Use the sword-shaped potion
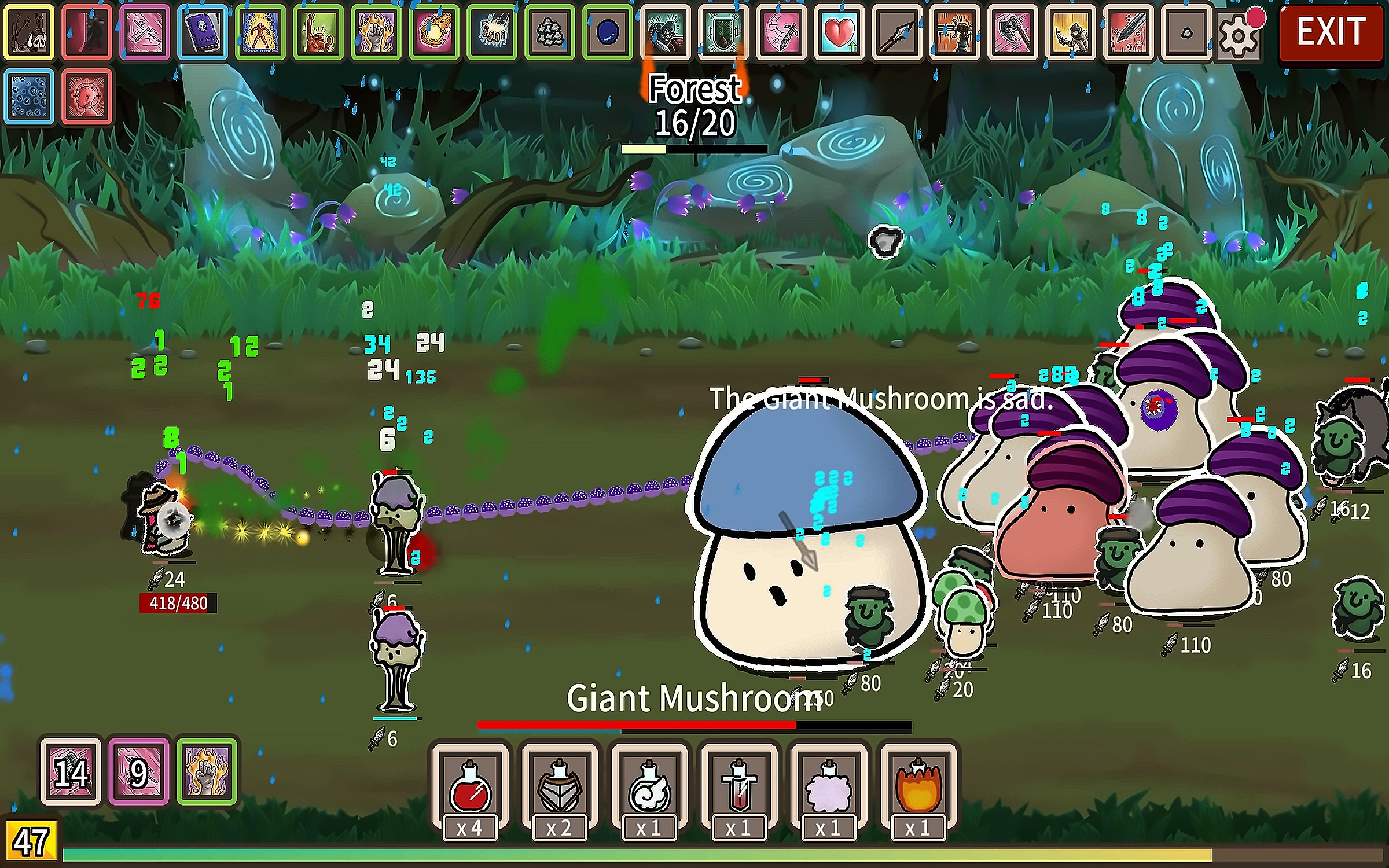 739,787
